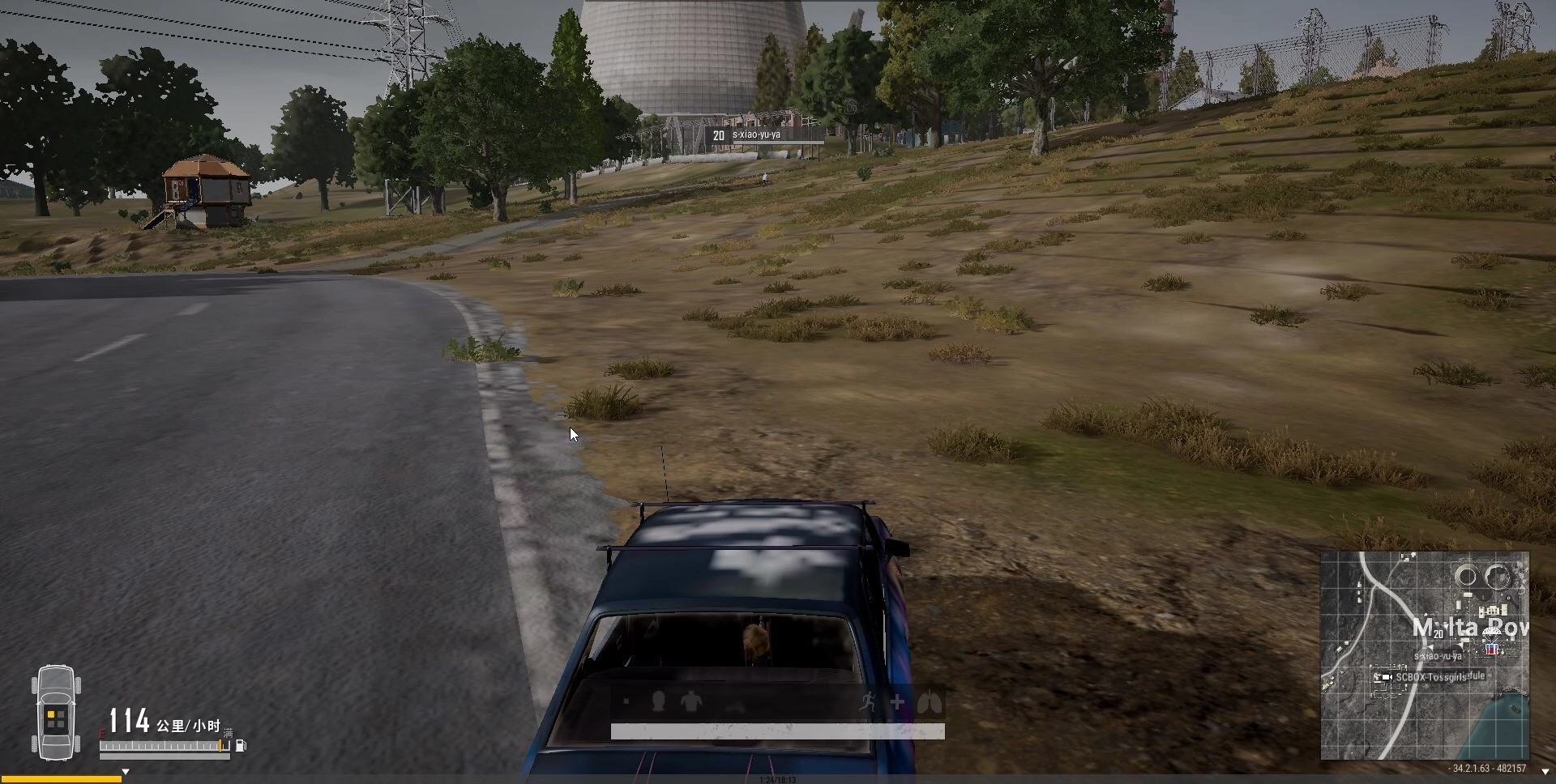Click the plus-shaped healing status icon
The image size is (1556, 784).
[x=897, y=702]
